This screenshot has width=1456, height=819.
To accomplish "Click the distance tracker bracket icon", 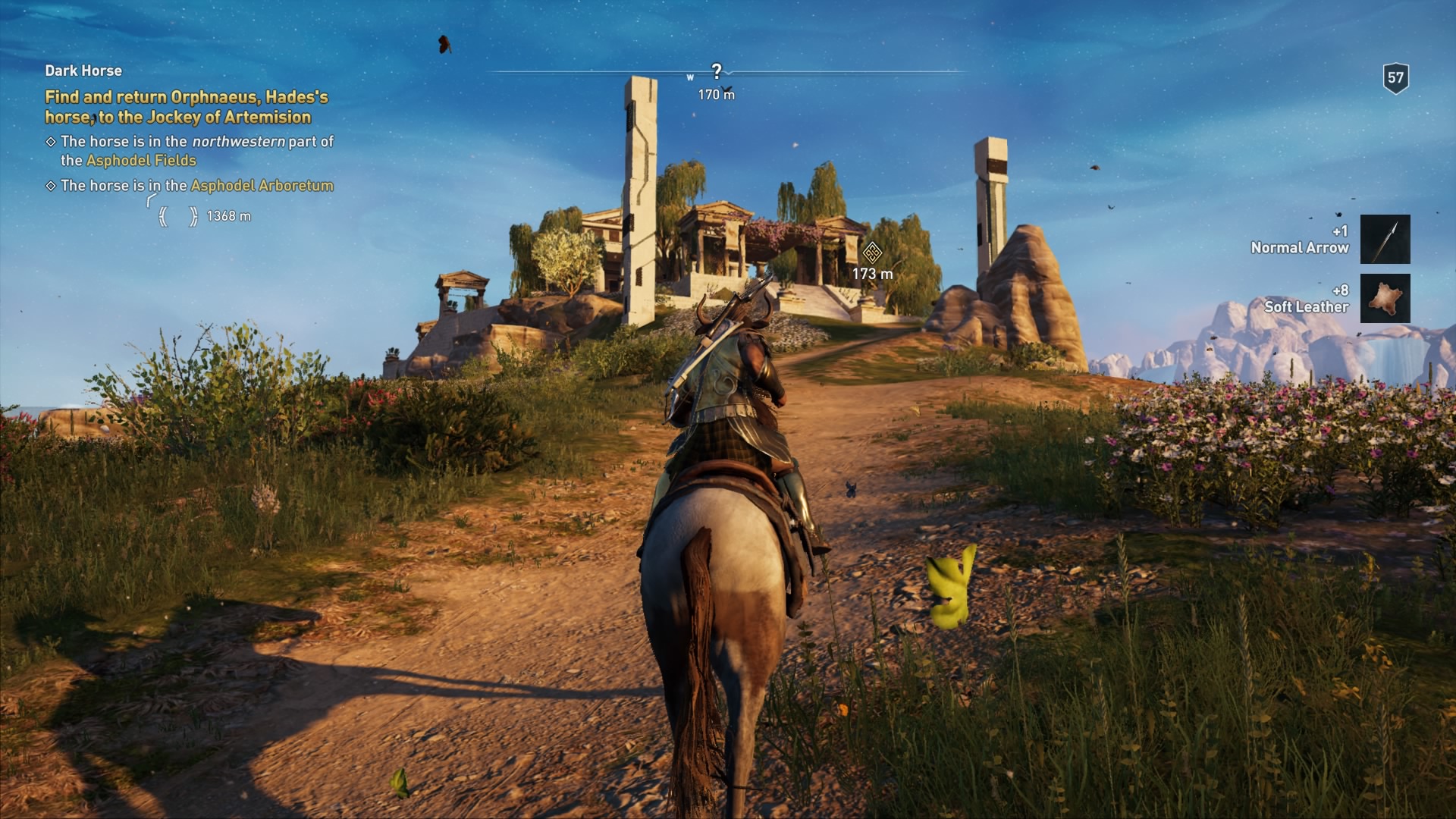I will coord(177,215).
